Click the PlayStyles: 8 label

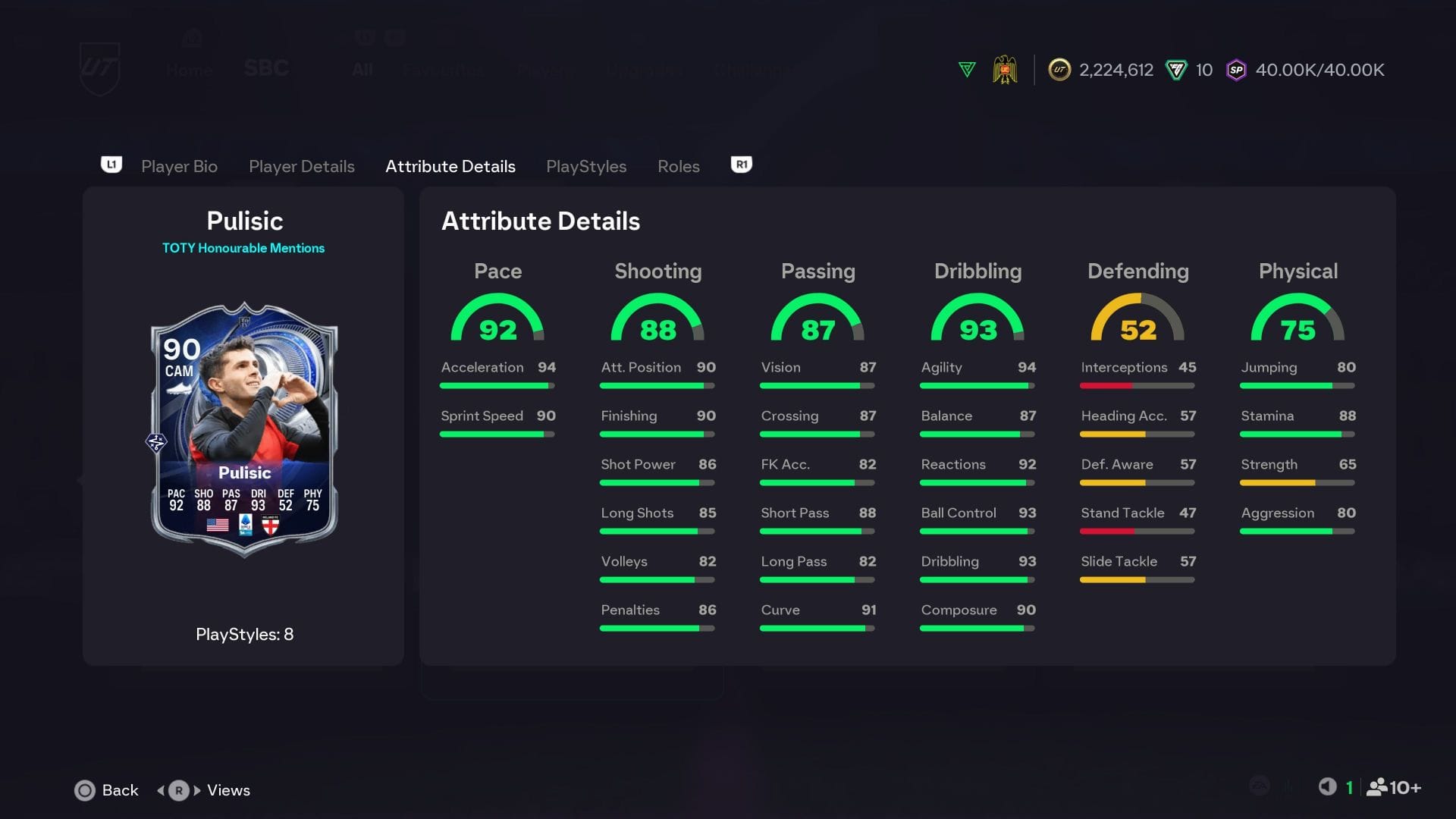(244, 635)
